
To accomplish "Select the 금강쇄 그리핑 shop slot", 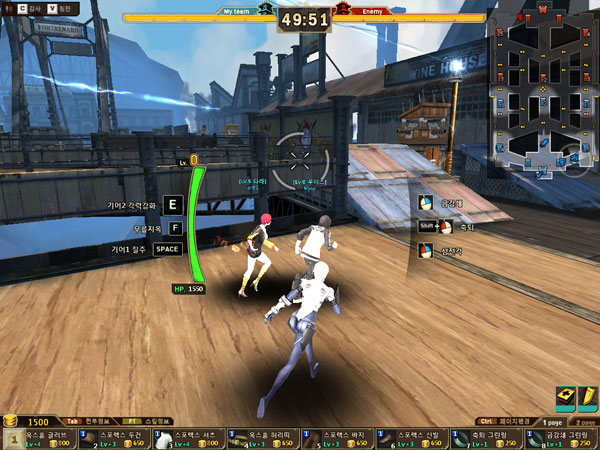I will [561, 439].
